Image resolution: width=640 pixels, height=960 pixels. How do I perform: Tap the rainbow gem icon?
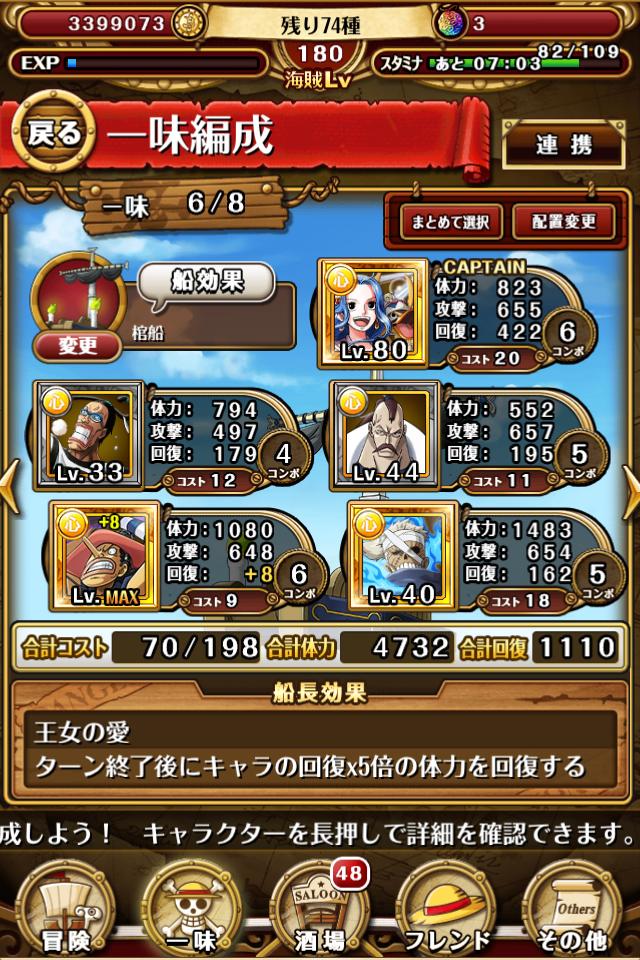coord(450,23)
